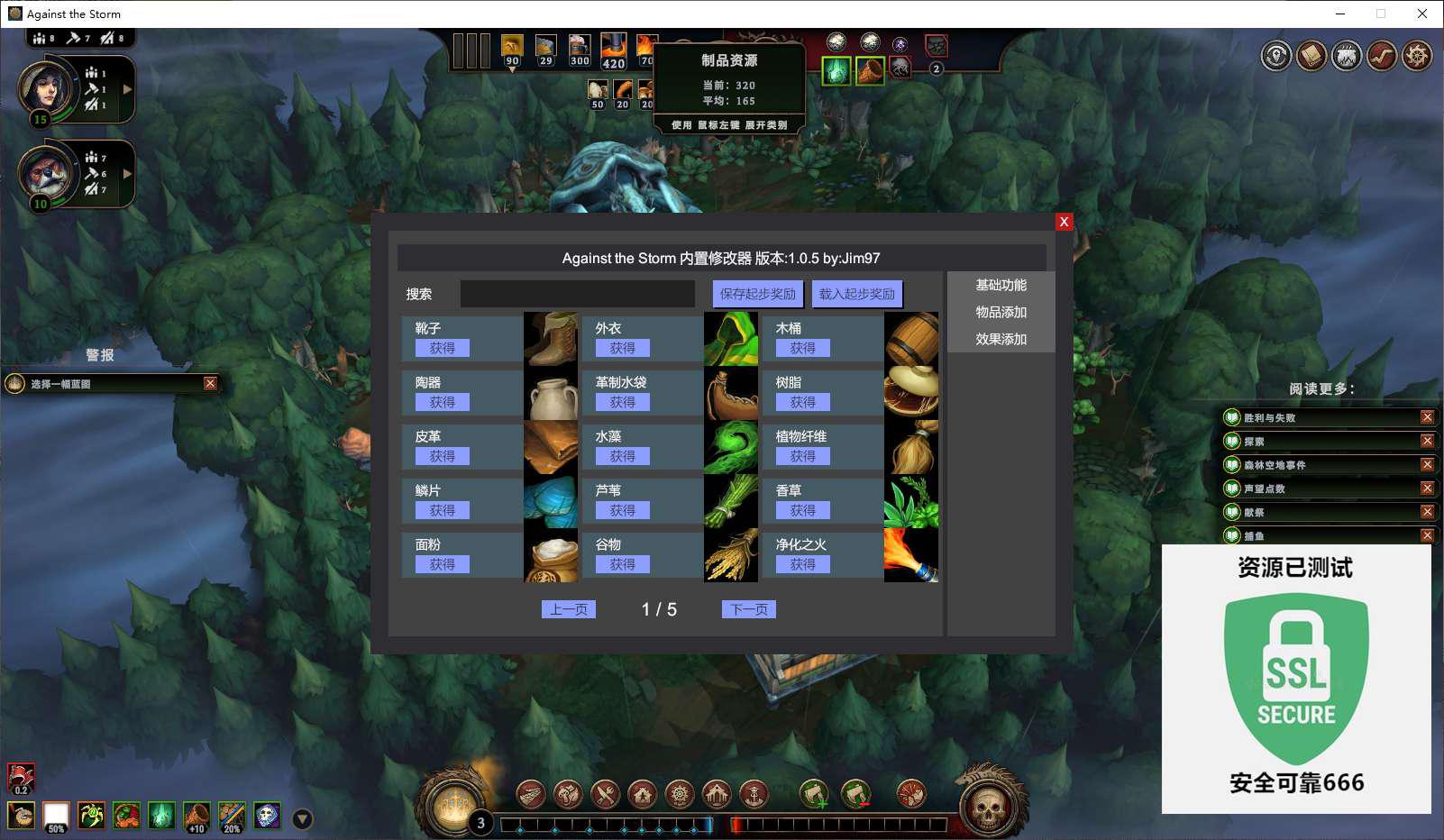Select the 效果添加 tab

[1001, 339]
